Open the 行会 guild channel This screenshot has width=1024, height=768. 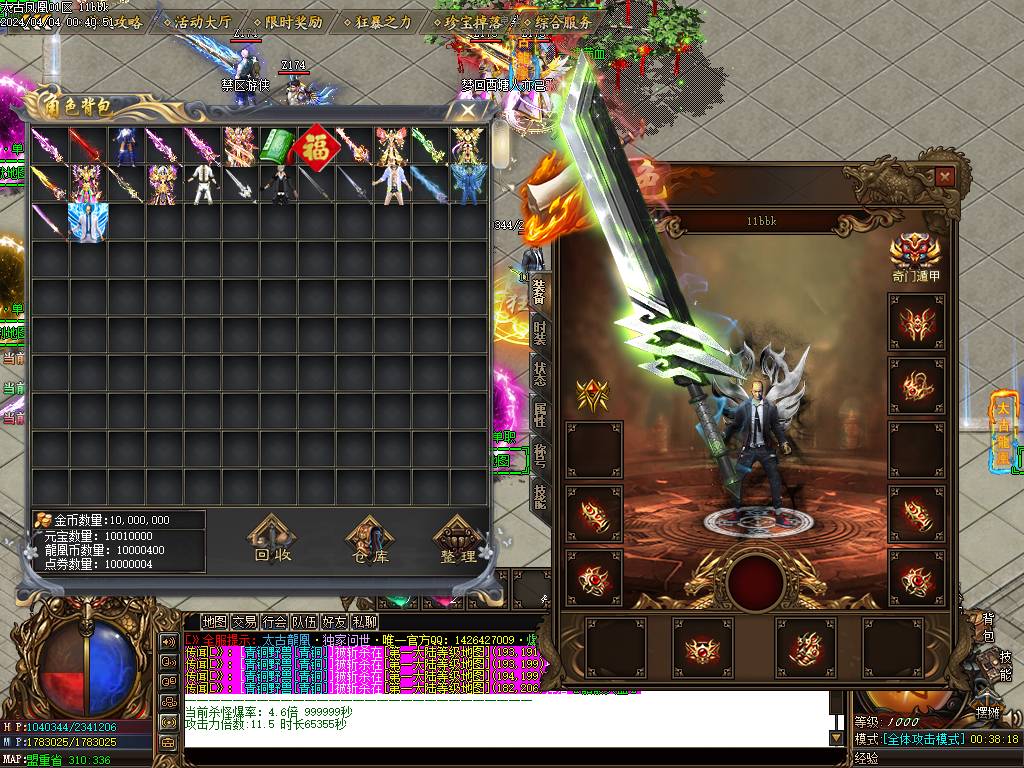pyautogui.click(x=274, y=622)
